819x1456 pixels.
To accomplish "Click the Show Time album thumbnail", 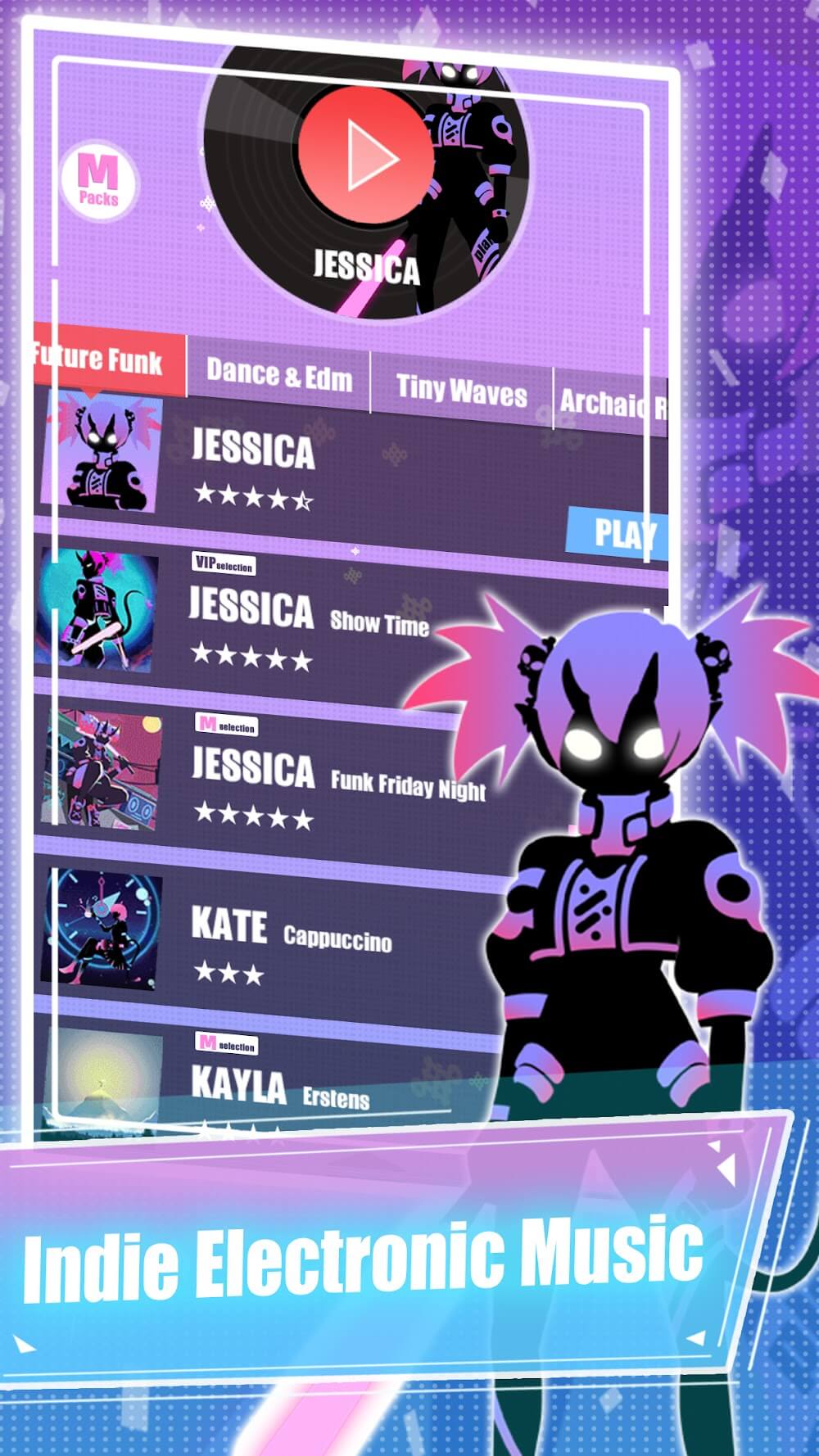I will click(x=97, y=610).
